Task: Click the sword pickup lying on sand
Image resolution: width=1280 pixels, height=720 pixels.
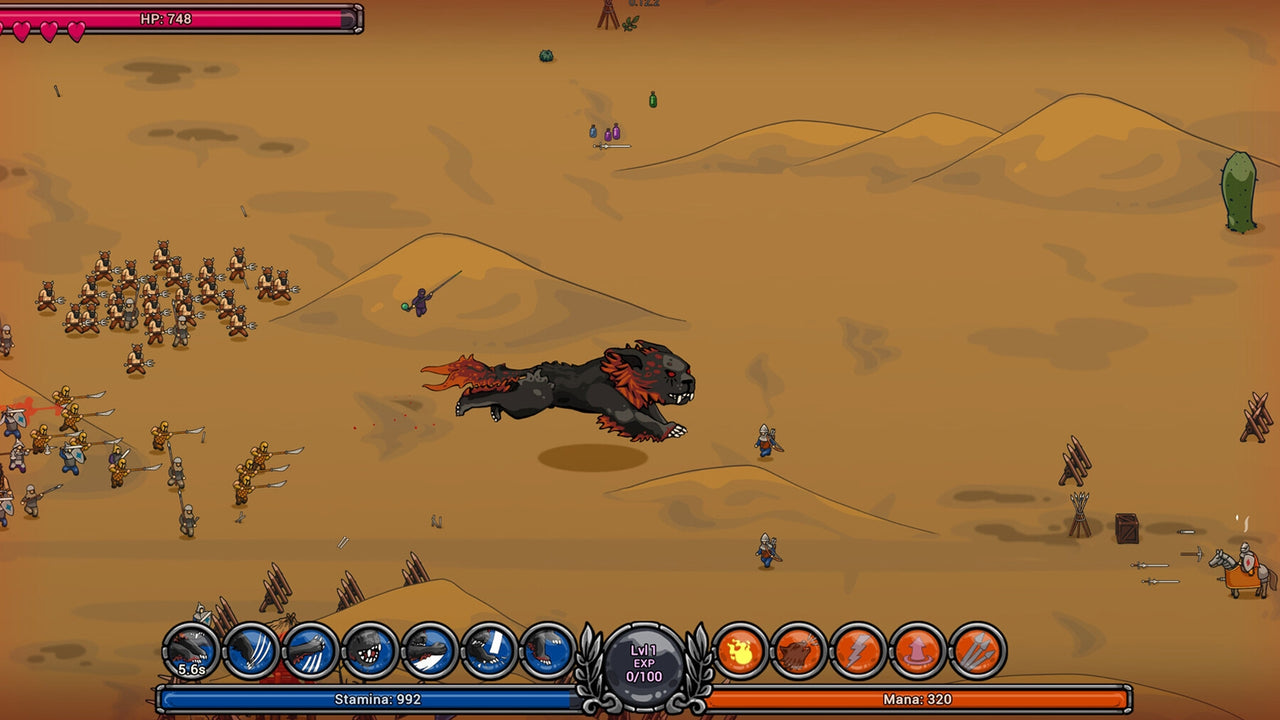Action: point(612,146)
